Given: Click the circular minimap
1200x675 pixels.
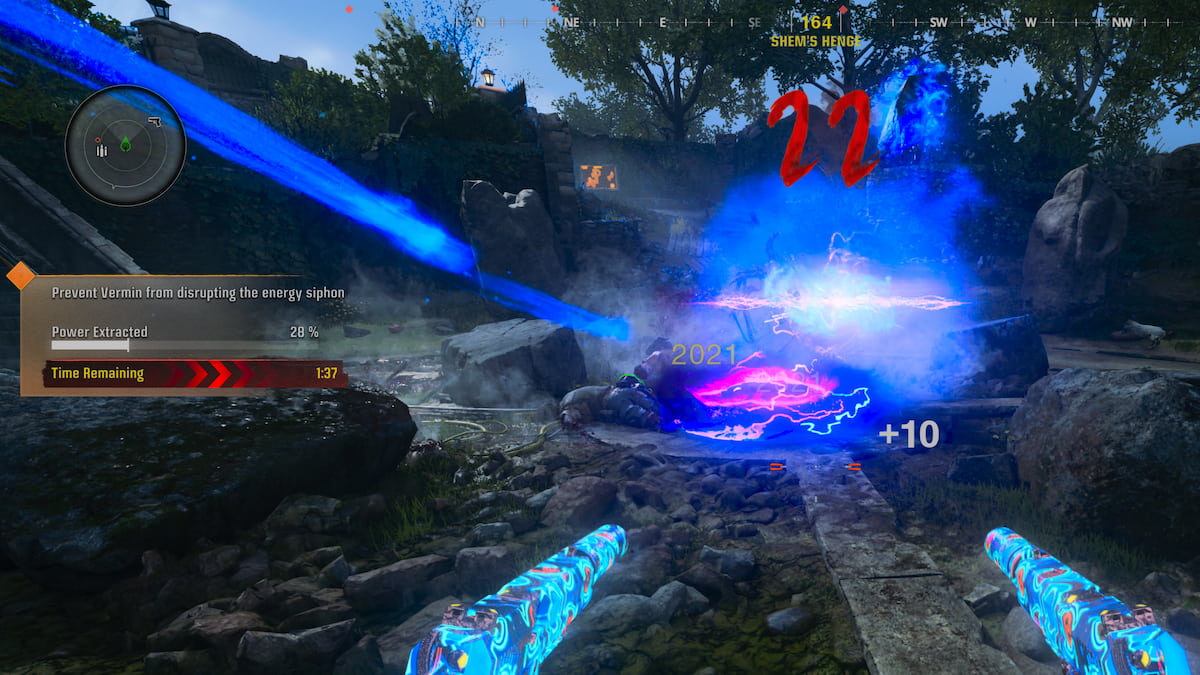Looking at the screenshot, I should click(125, 146).
